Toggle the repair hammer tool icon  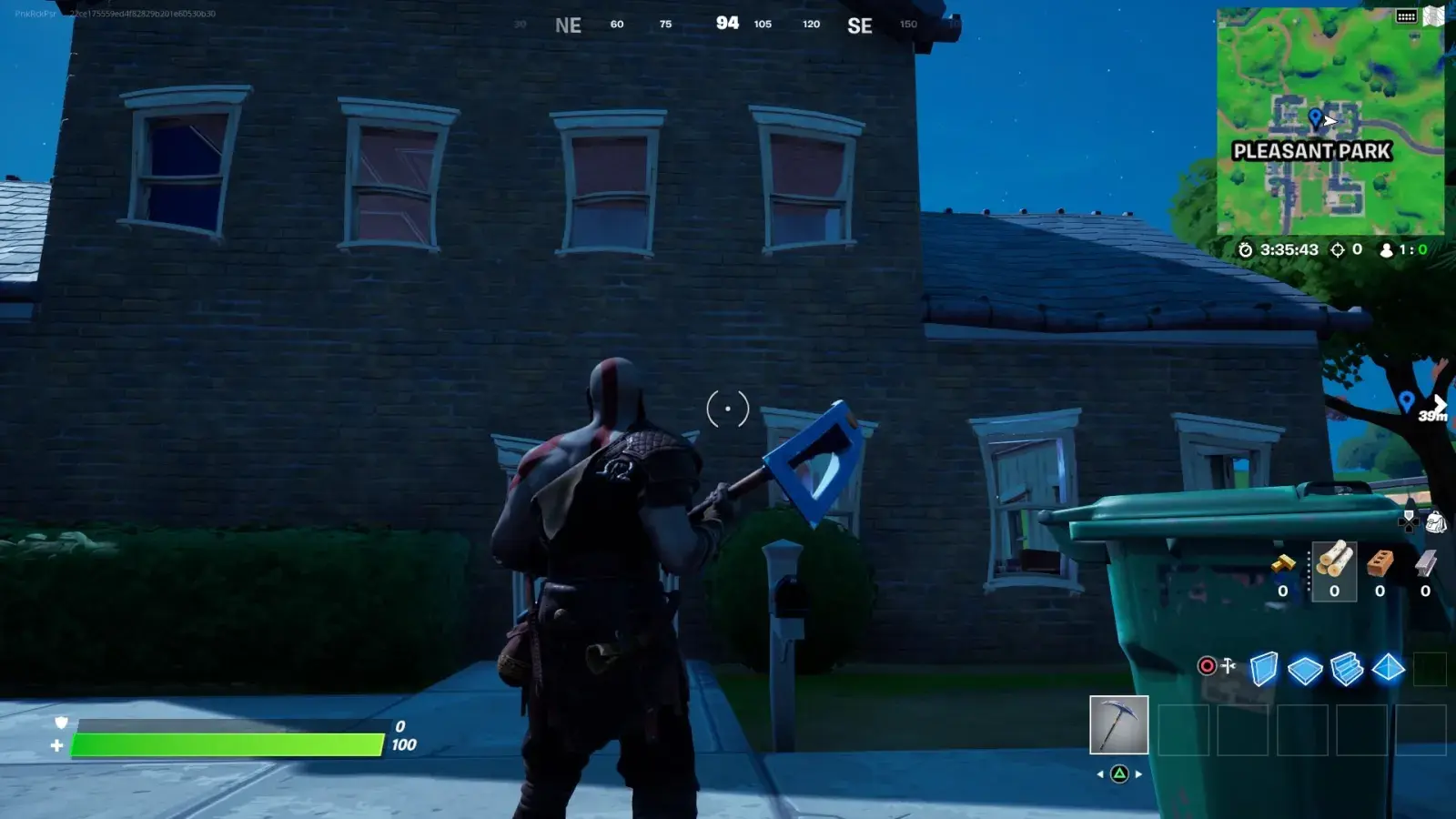[1228, 666]
